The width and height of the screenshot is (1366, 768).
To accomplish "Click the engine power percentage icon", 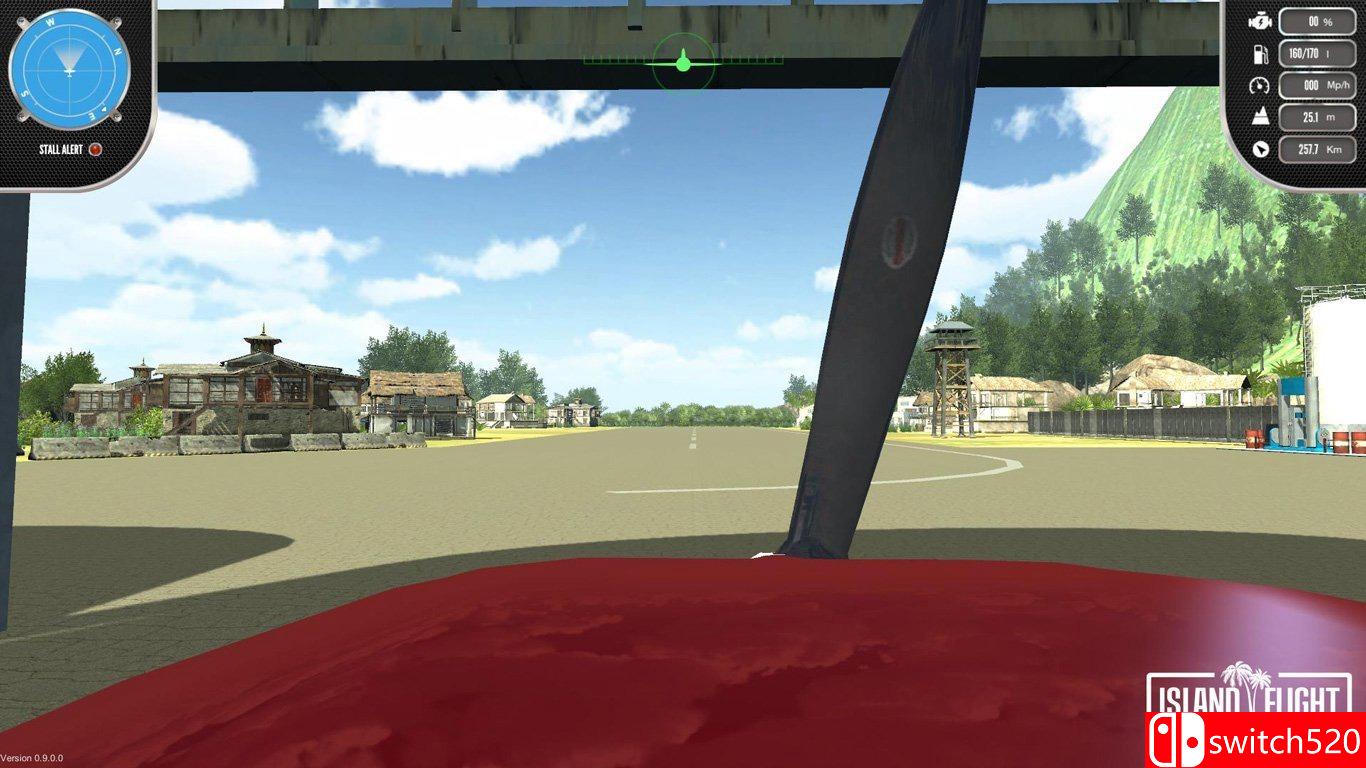I will point(1261,21).
